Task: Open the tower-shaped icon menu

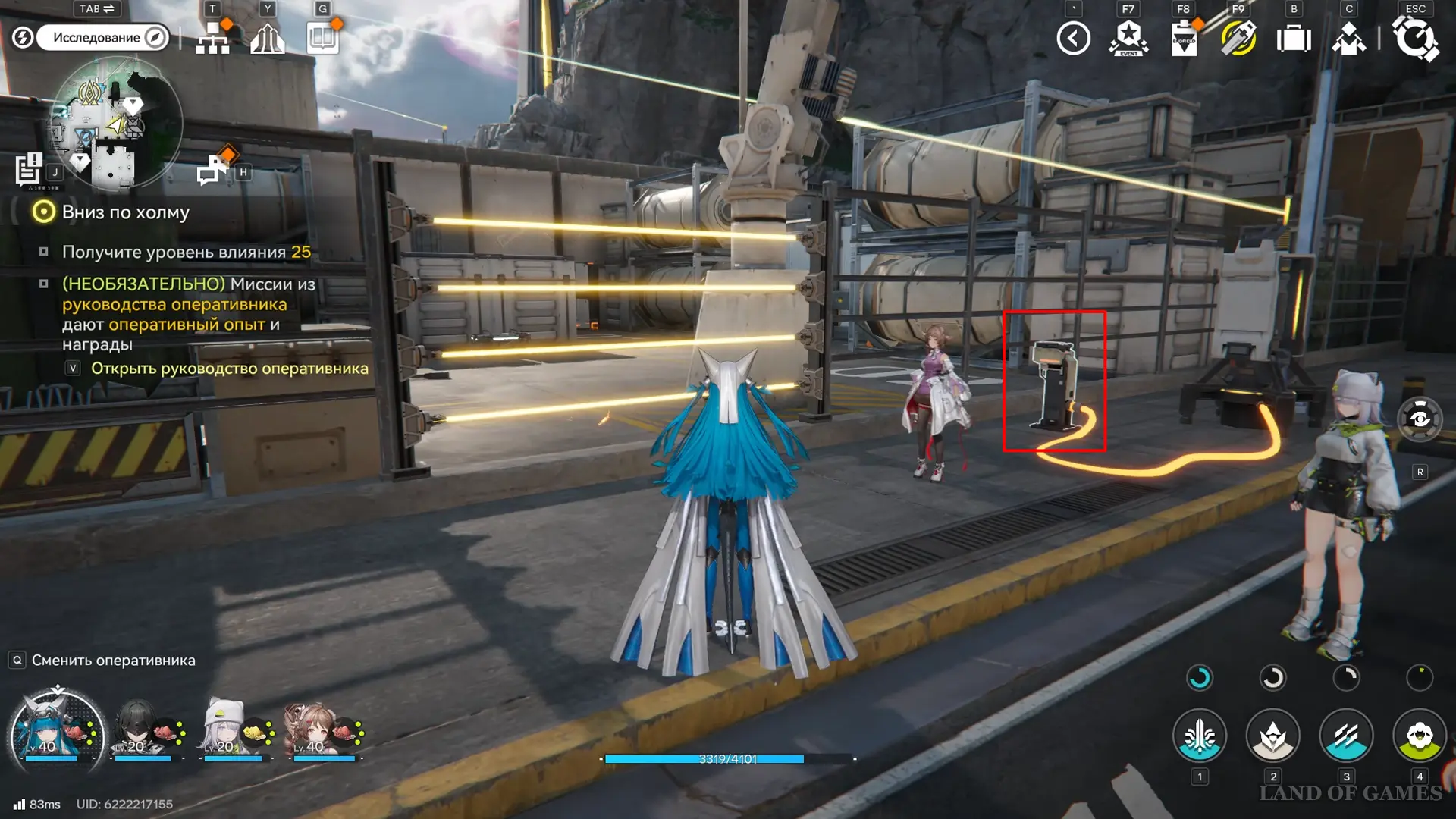Action: [x=268, y=38]
